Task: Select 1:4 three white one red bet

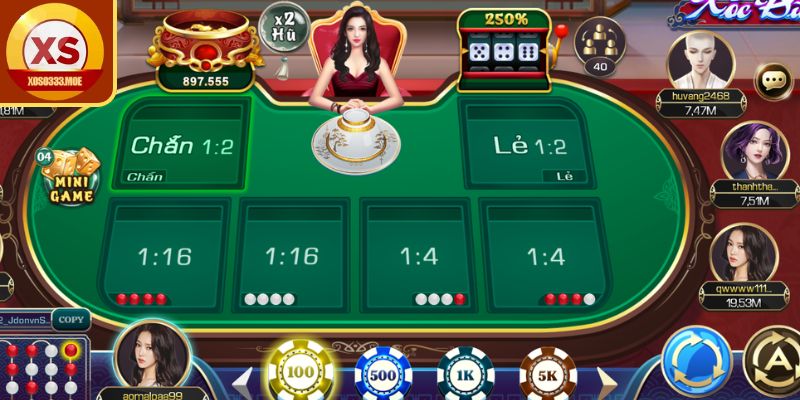Action: coord(418,257)
